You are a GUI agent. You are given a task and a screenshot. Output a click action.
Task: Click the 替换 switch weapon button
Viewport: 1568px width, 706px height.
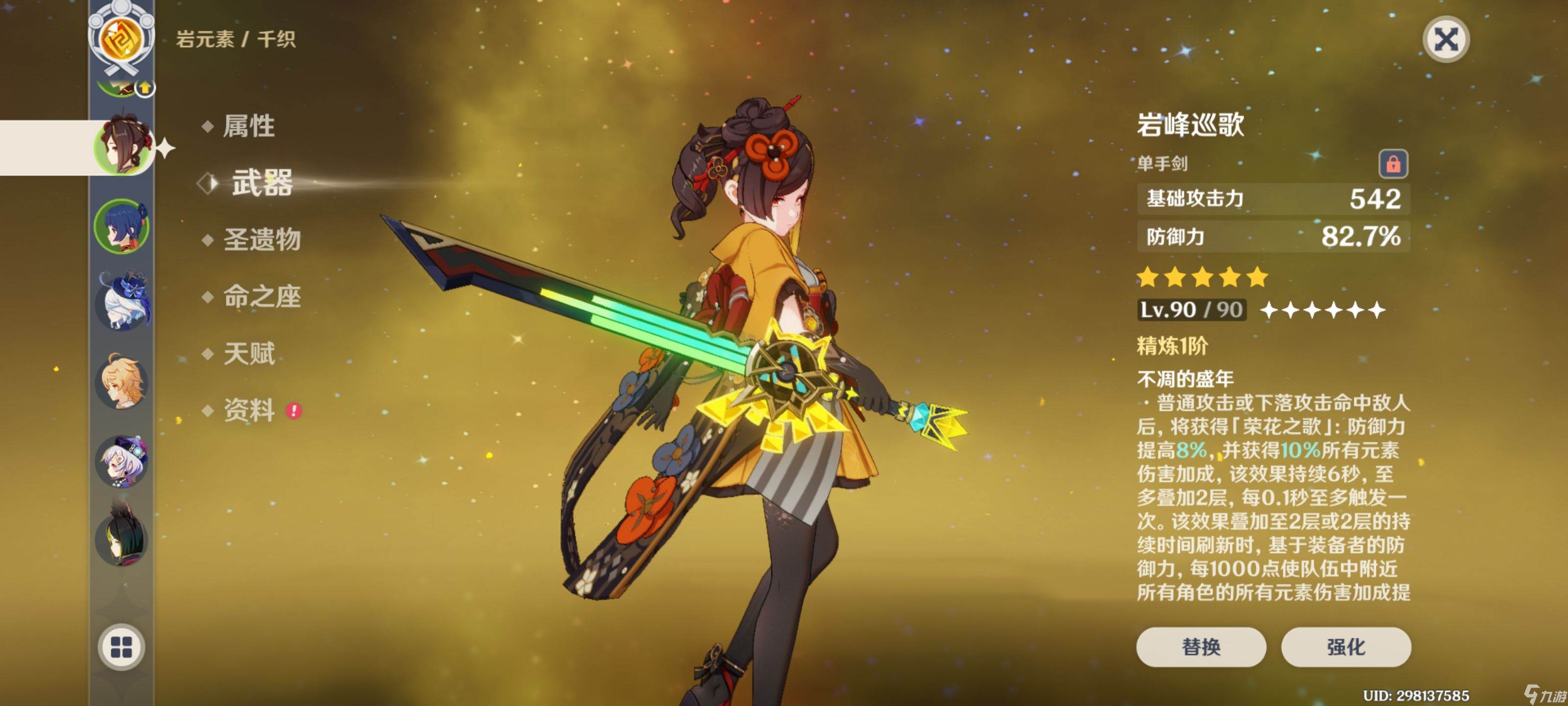[1200, 646]
